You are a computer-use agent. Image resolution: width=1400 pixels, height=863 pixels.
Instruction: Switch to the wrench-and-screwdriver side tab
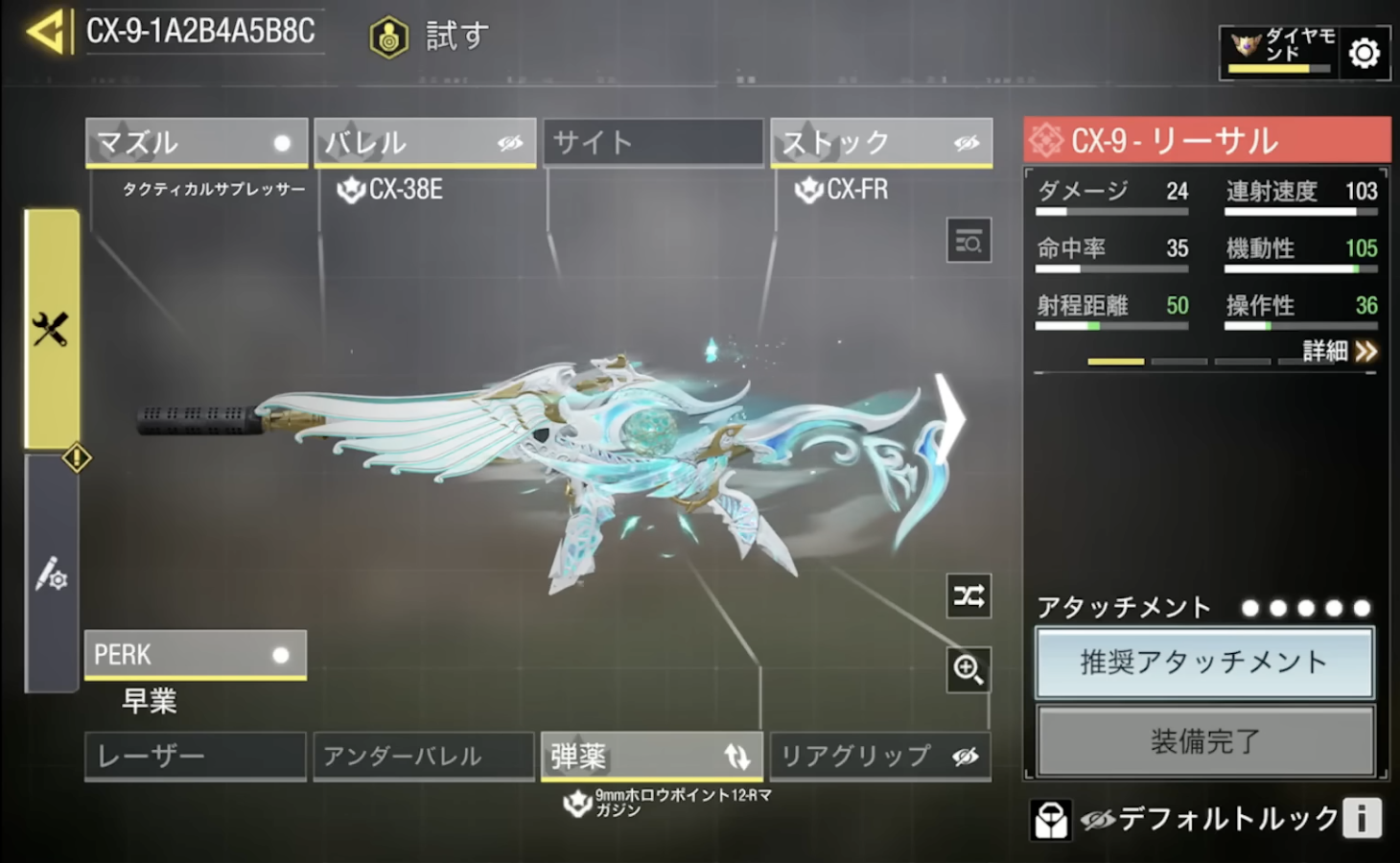[x=51, y=329]
